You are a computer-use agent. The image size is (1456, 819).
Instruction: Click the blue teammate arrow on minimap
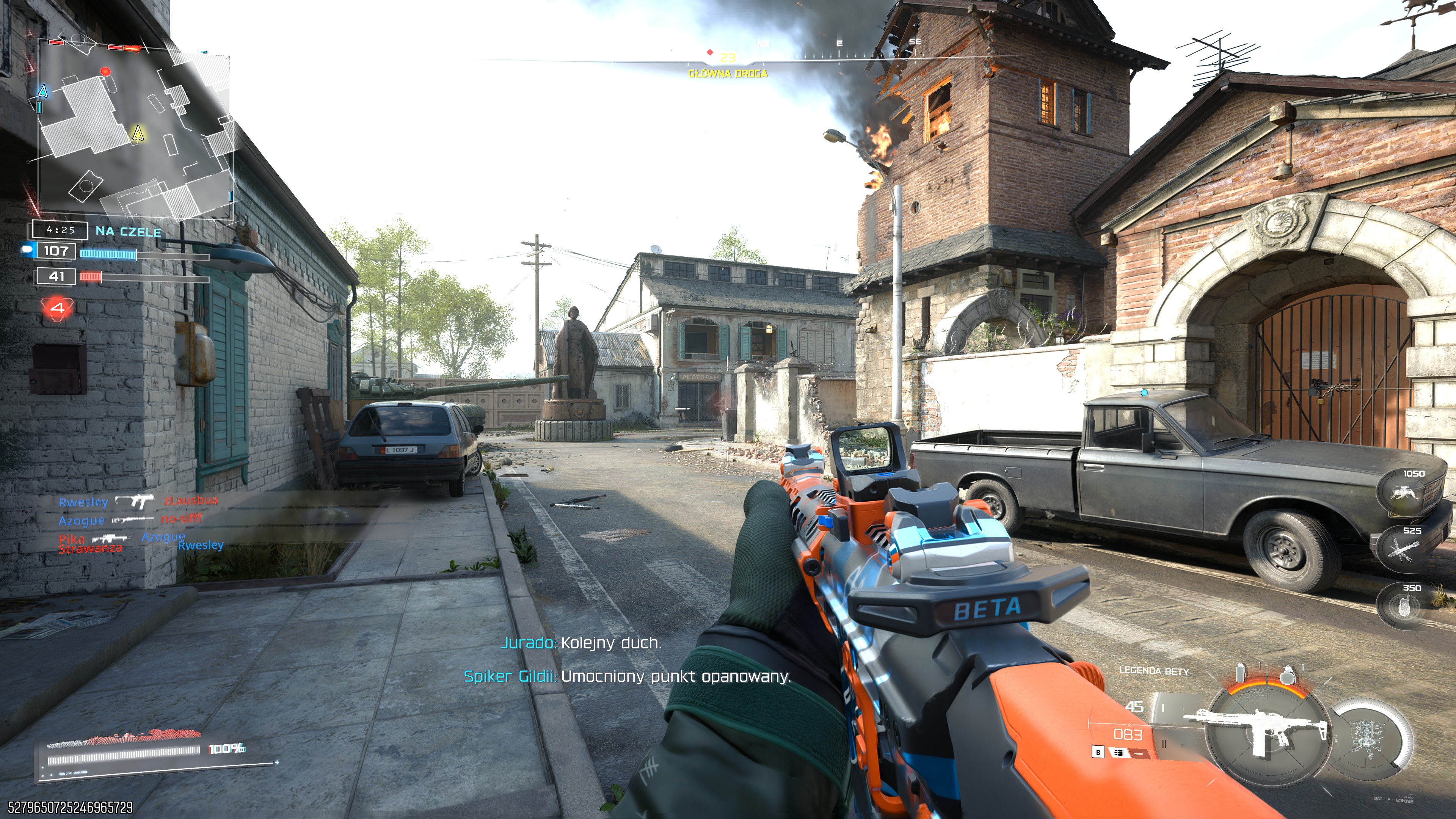[x=43, y=91]
